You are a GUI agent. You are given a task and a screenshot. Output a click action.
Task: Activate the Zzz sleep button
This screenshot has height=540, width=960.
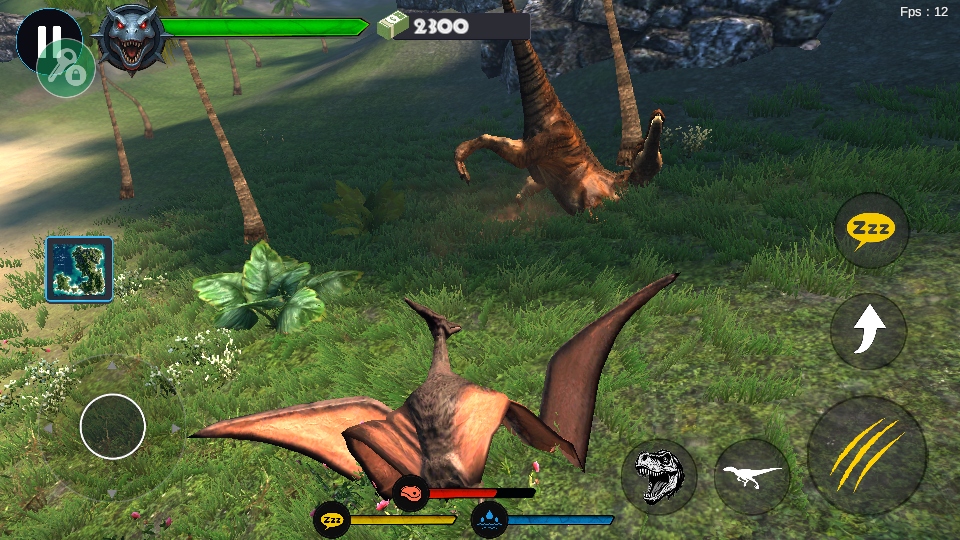tap(871, 230)
